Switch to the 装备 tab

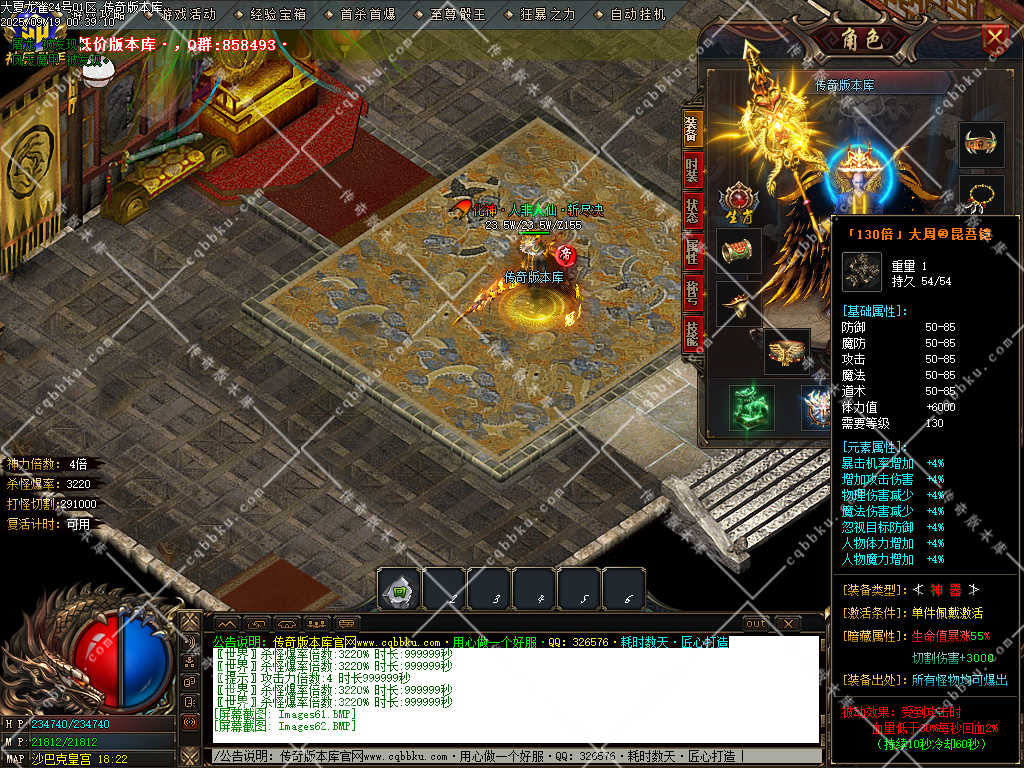(x=692, y=128)
